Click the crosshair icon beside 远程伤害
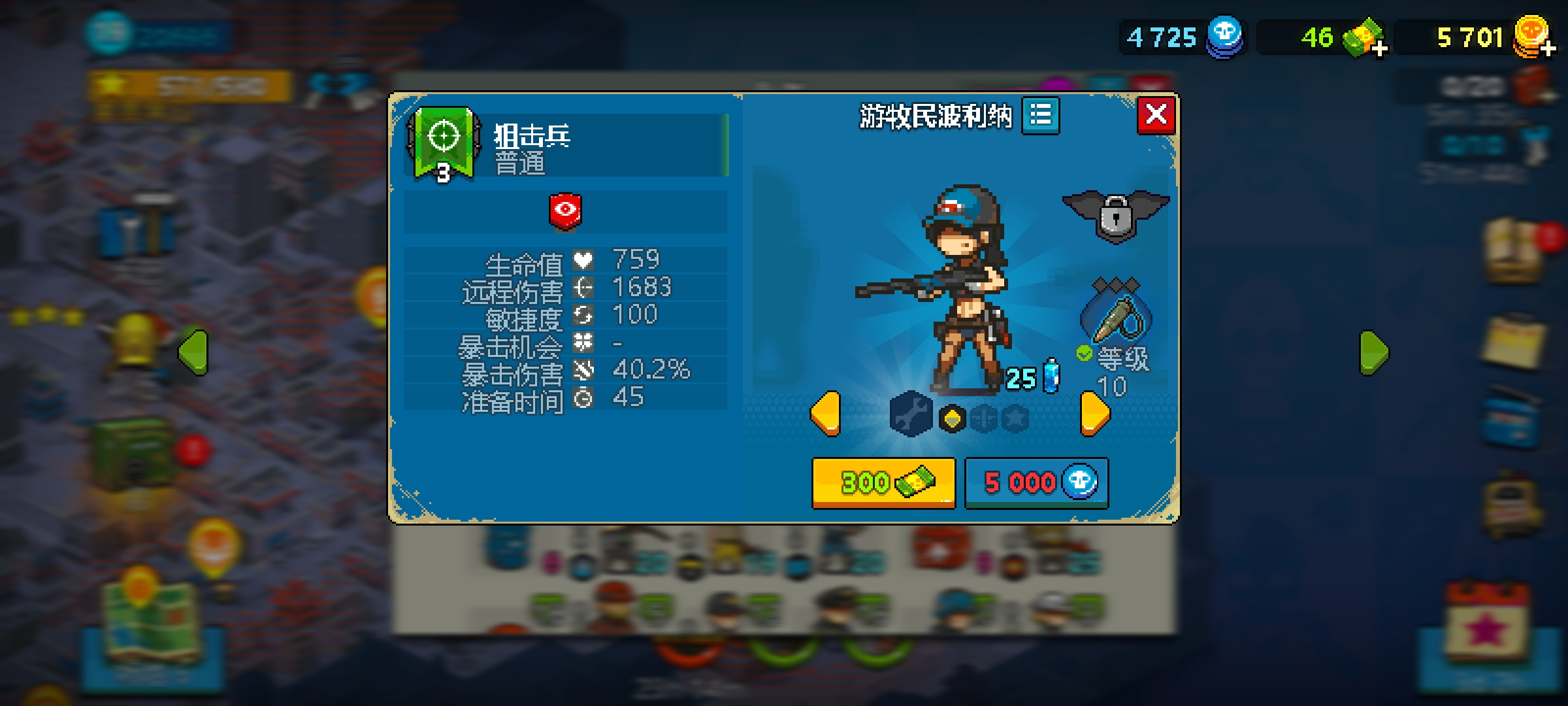 click(x=584, y=286)
